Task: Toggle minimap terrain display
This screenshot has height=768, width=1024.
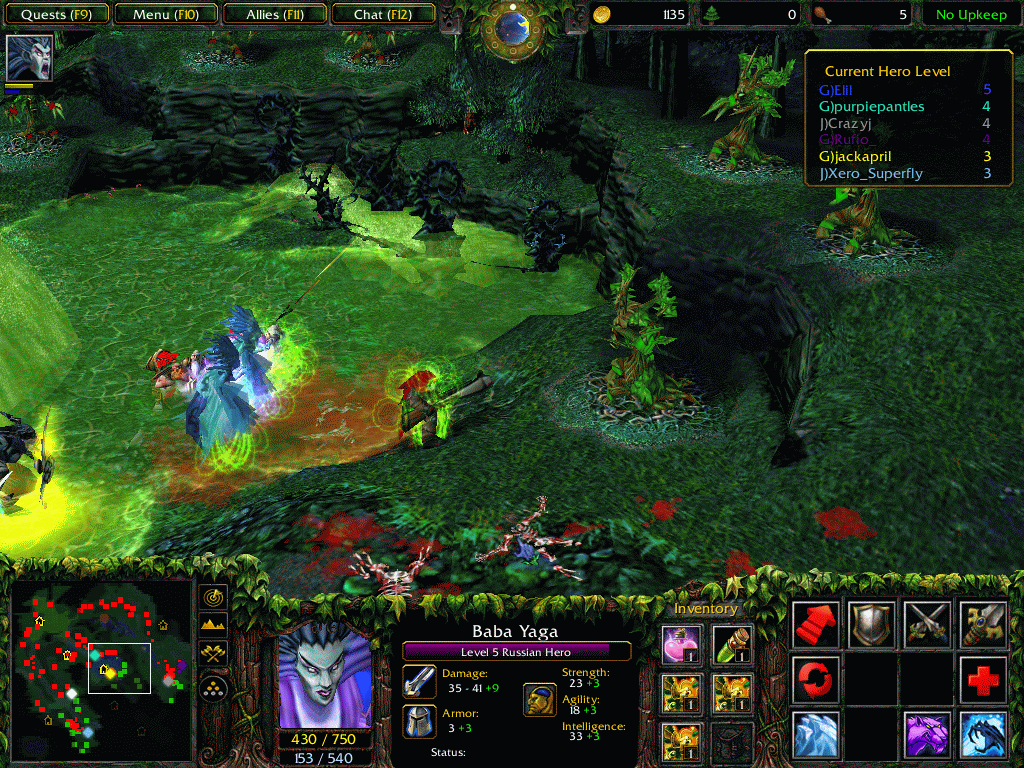Action: (213, 626)
